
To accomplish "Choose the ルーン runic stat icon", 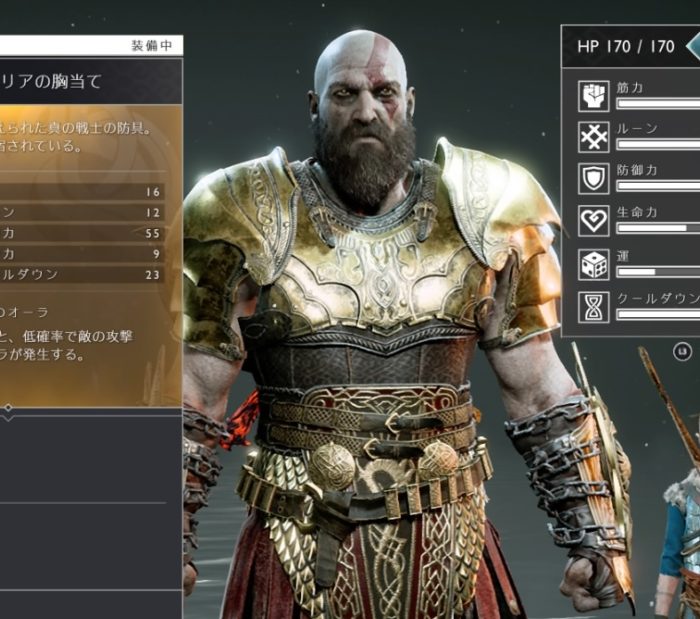I will pos(594,137).
